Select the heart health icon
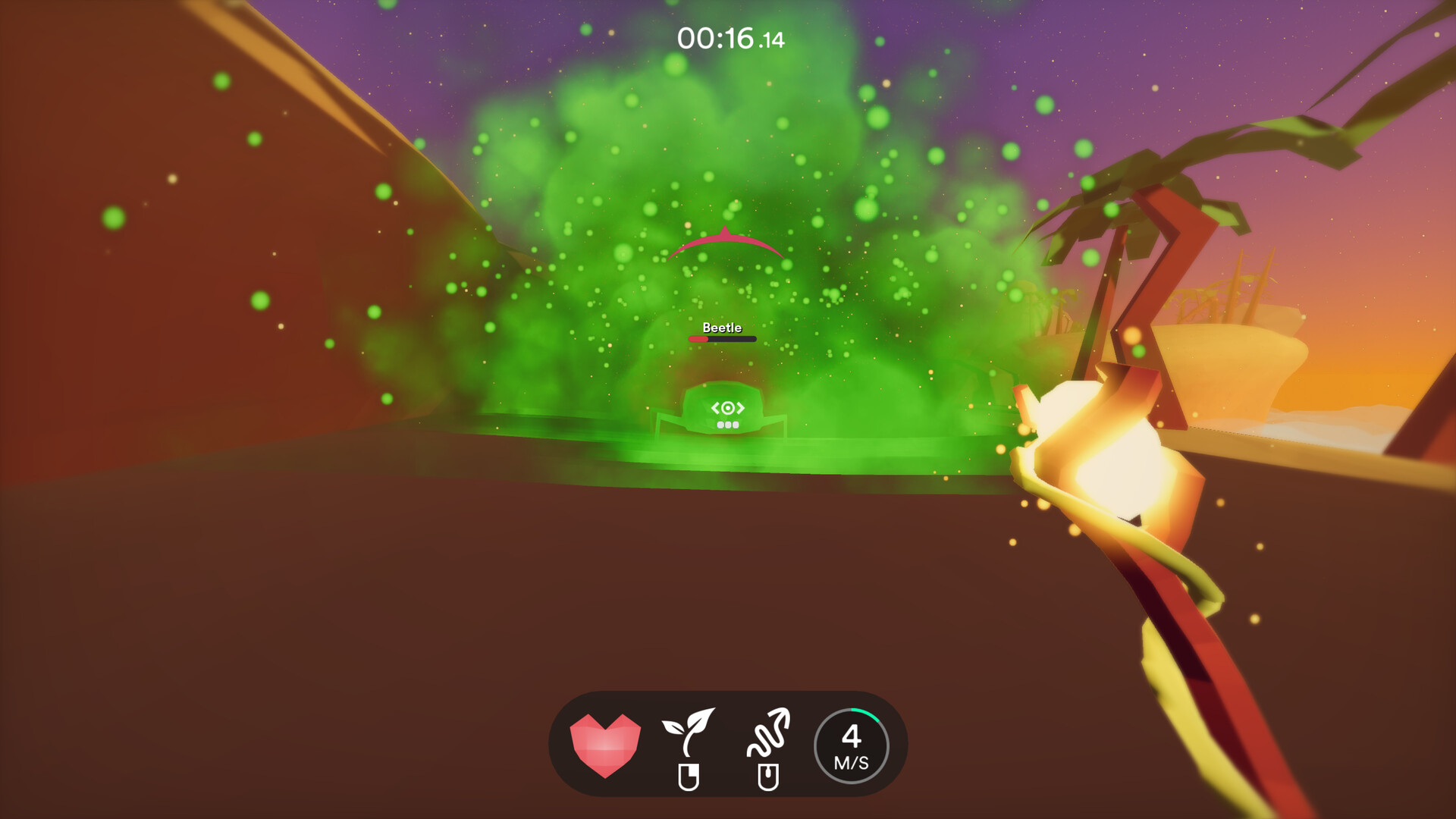The image size is (1456, 819). [604, 745]
